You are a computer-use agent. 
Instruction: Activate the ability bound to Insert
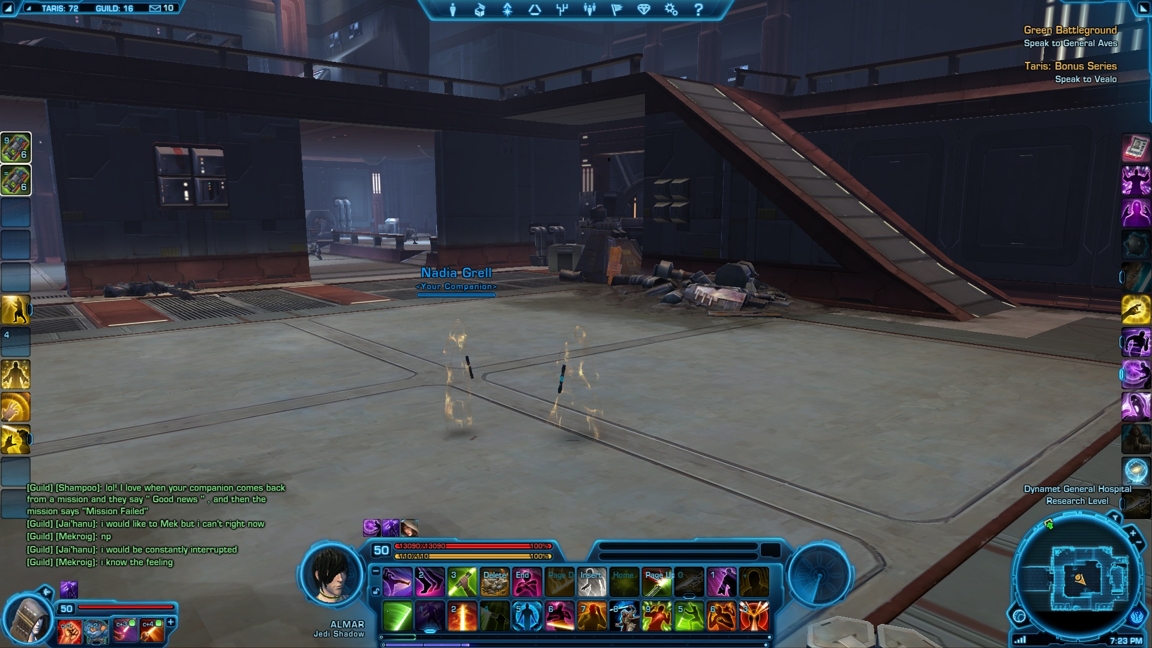(x=591, y=582)
